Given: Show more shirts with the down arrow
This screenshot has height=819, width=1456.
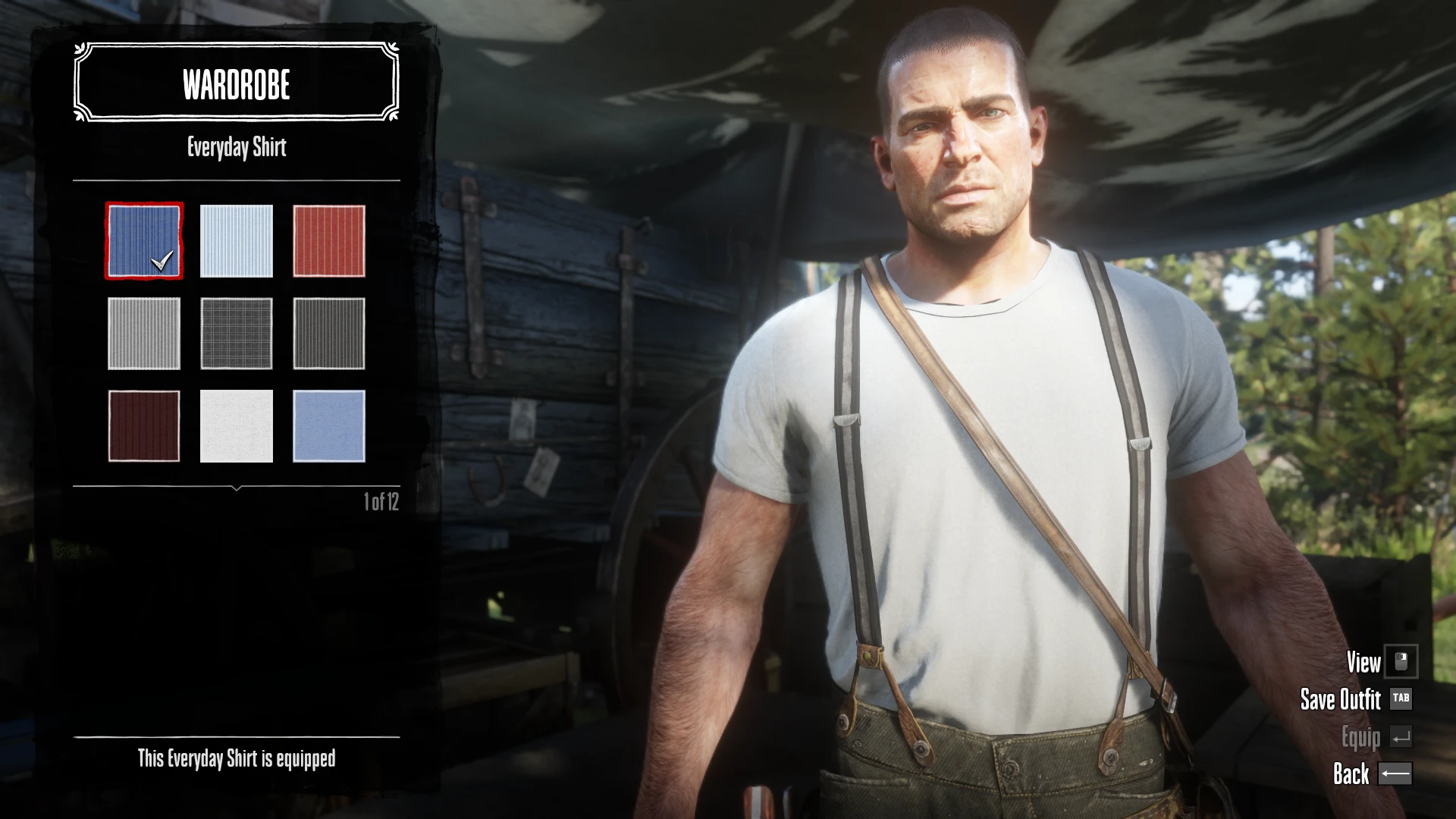Looking at the screenshot, I should pyautogui.click(x=237, y=489).
